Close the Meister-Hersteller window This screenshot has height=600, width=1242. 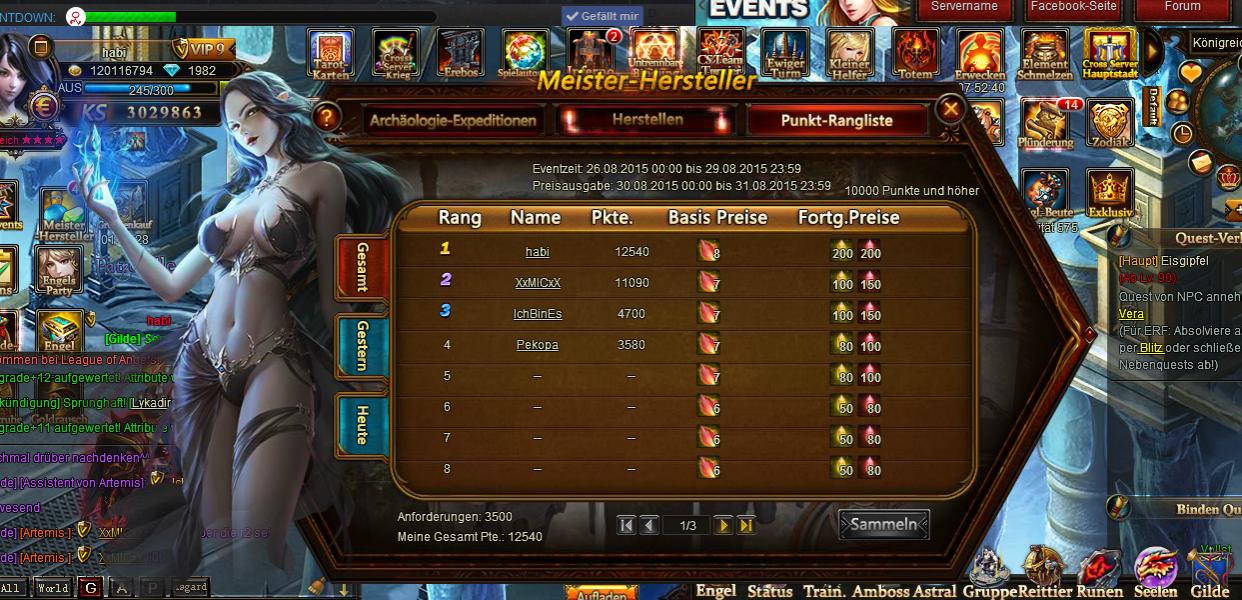950,109
